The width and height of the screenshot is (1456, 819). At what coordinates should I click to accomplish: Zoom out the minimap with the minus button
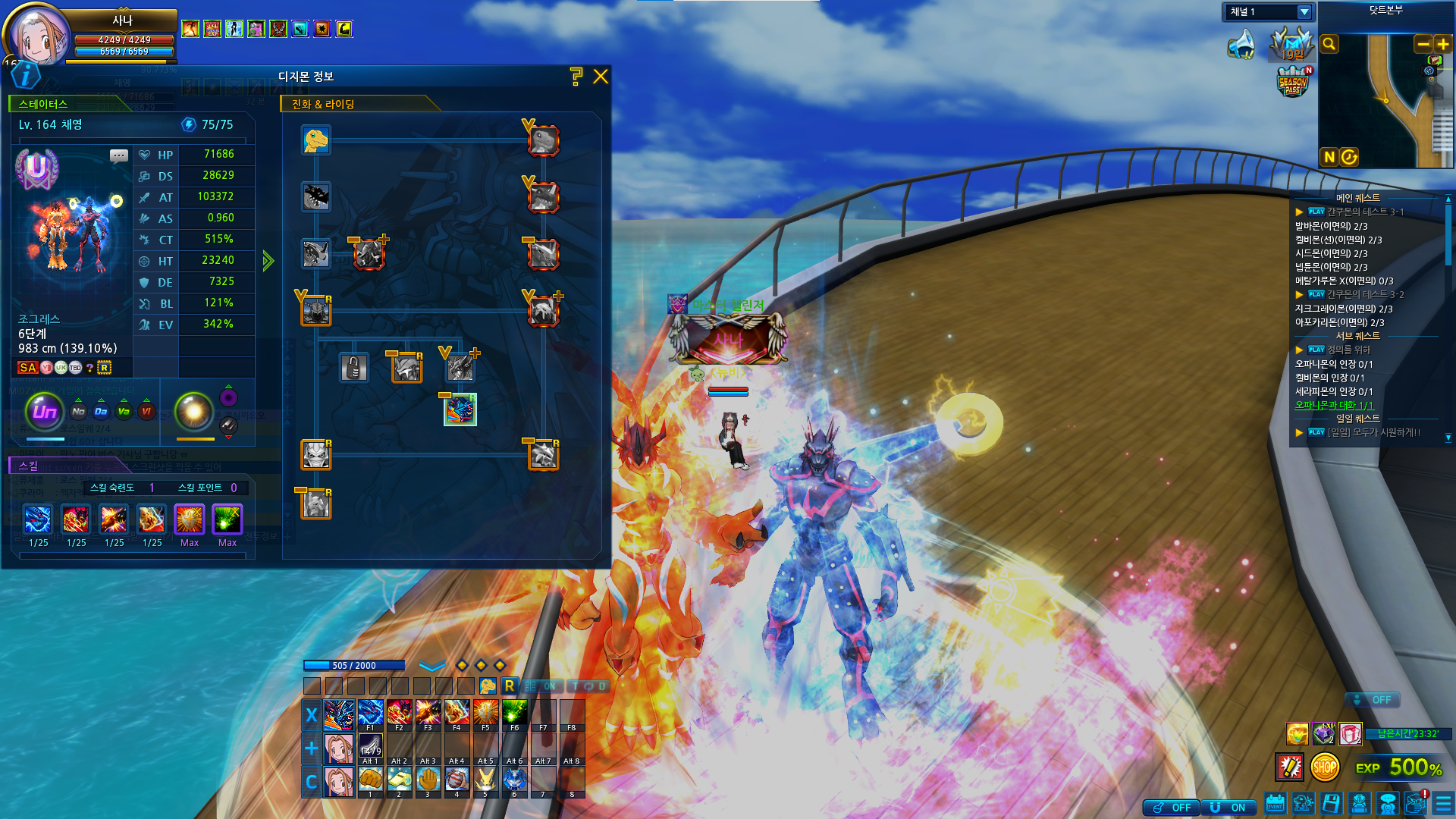(x=1423, y=44)
